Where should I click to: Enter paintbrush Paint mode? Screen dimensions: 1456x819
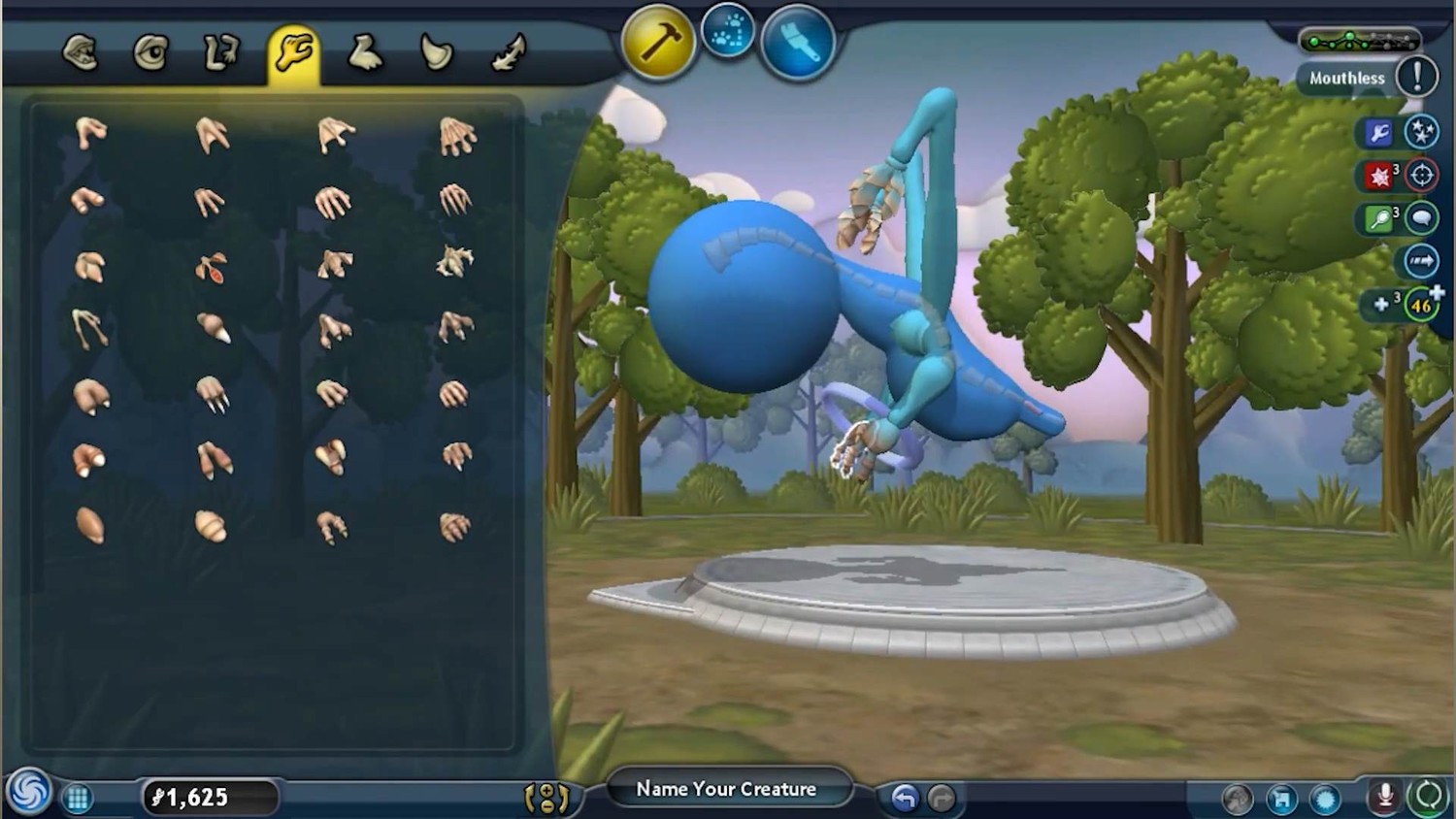(798, 43)
